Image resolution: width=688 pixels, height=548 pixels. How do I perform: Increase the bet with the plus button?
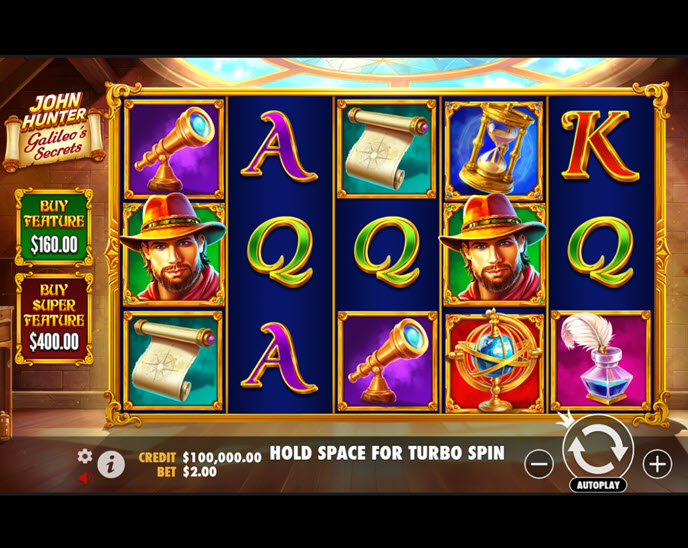pos(657,464)
